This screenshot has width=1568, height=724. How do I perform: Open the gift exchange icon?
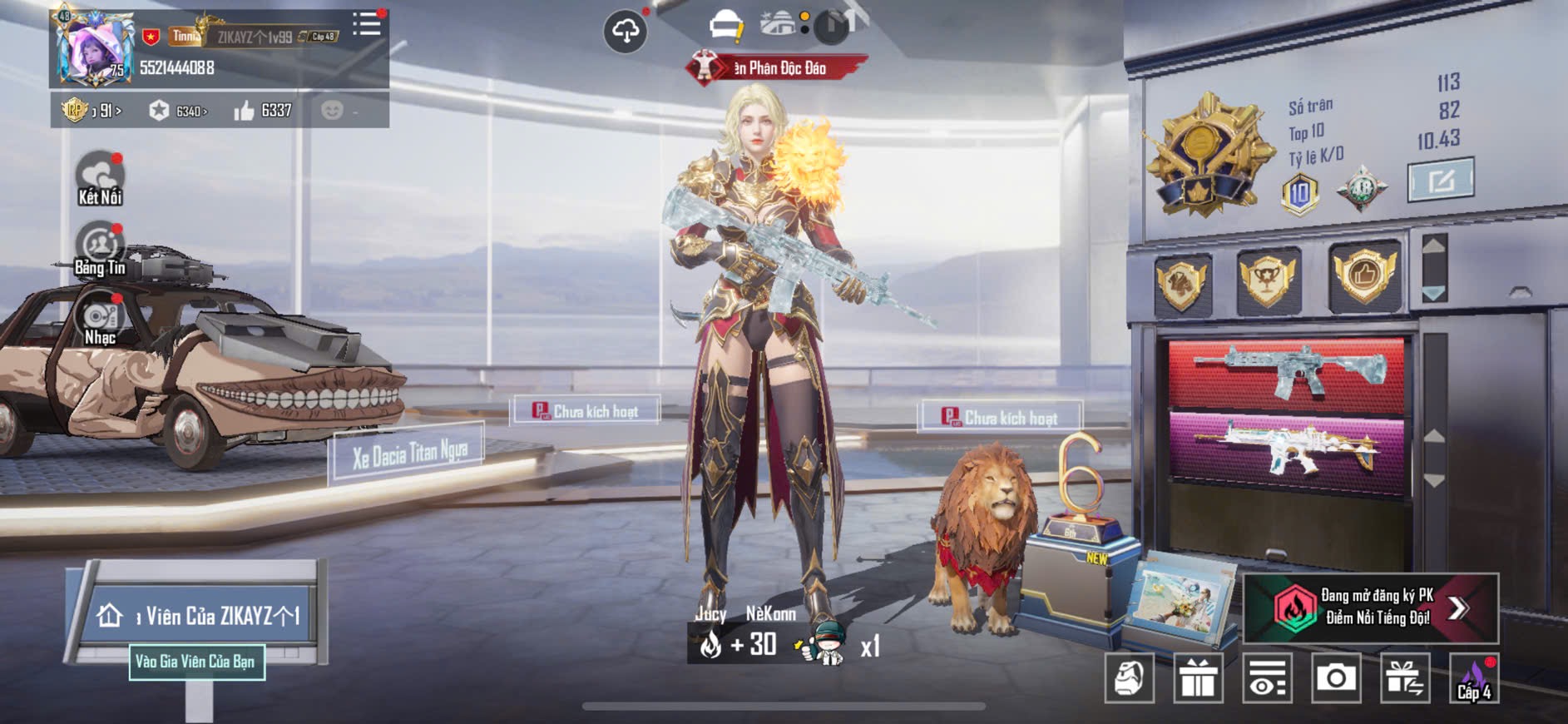tap(1405, 678)
